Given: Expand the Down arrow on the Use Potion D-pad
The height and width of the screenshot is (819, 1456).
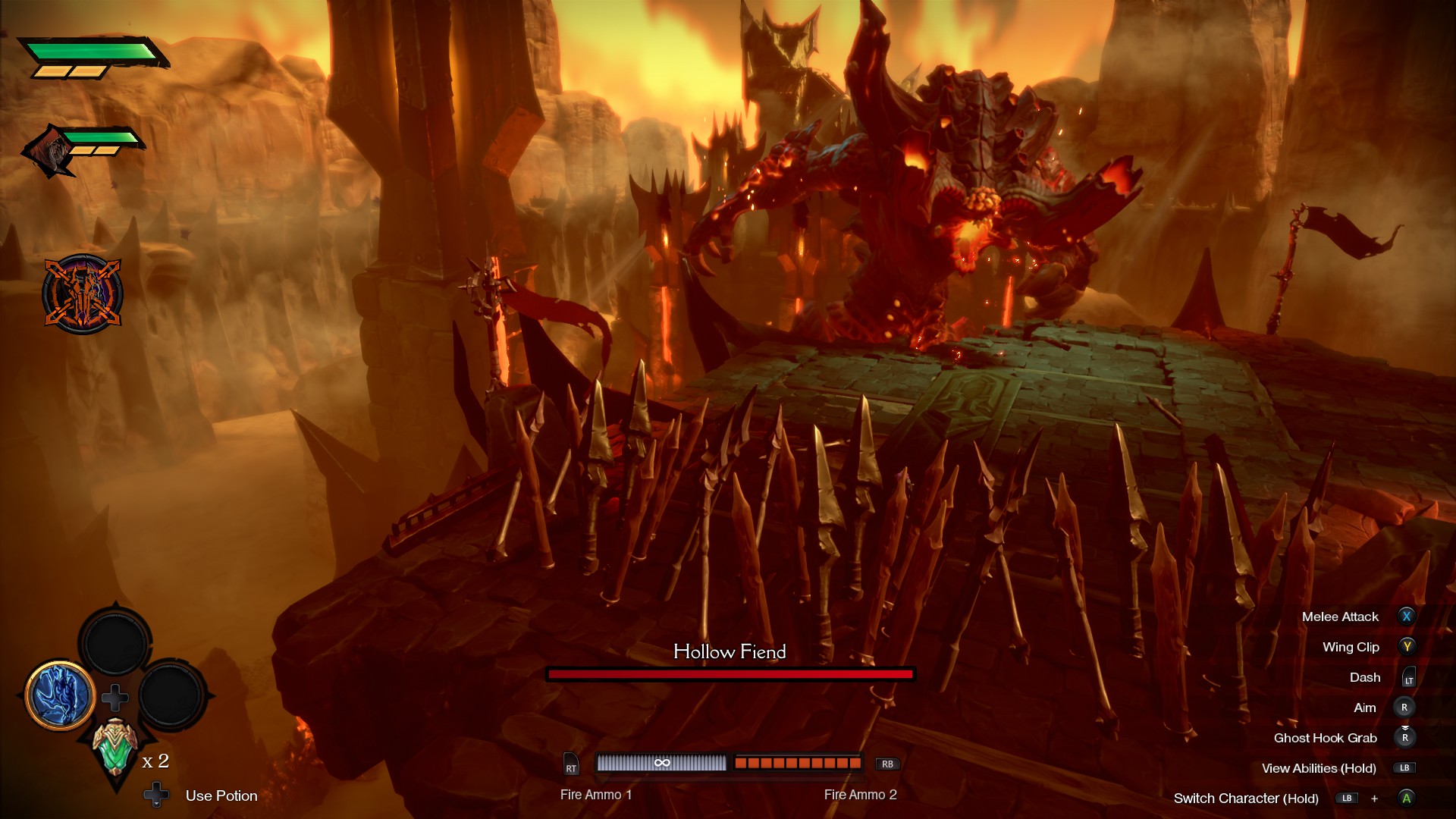Looking at the screenshot, I should pyautogui.click(x=158, y=795).
